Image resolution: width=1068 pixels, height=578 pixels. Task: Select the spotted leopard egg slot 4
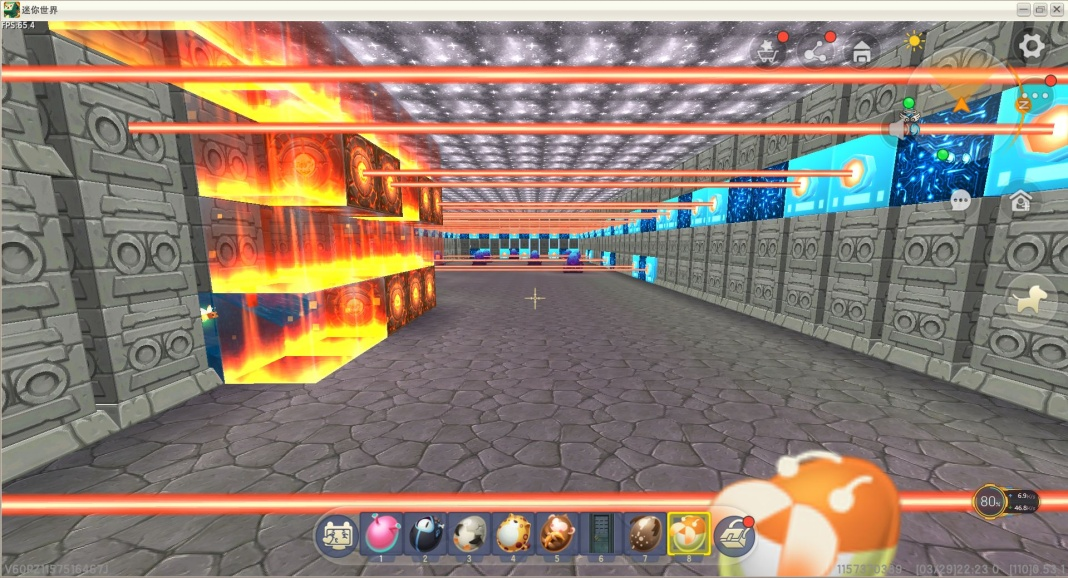pyautogui.click(x=513, y=534)
